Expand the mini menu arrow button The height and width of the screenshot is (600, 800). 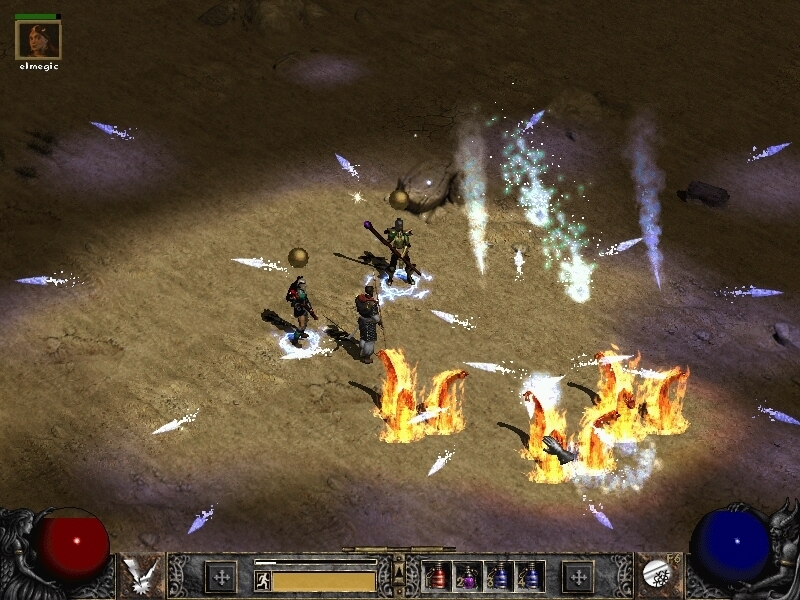tap(399, 573)
